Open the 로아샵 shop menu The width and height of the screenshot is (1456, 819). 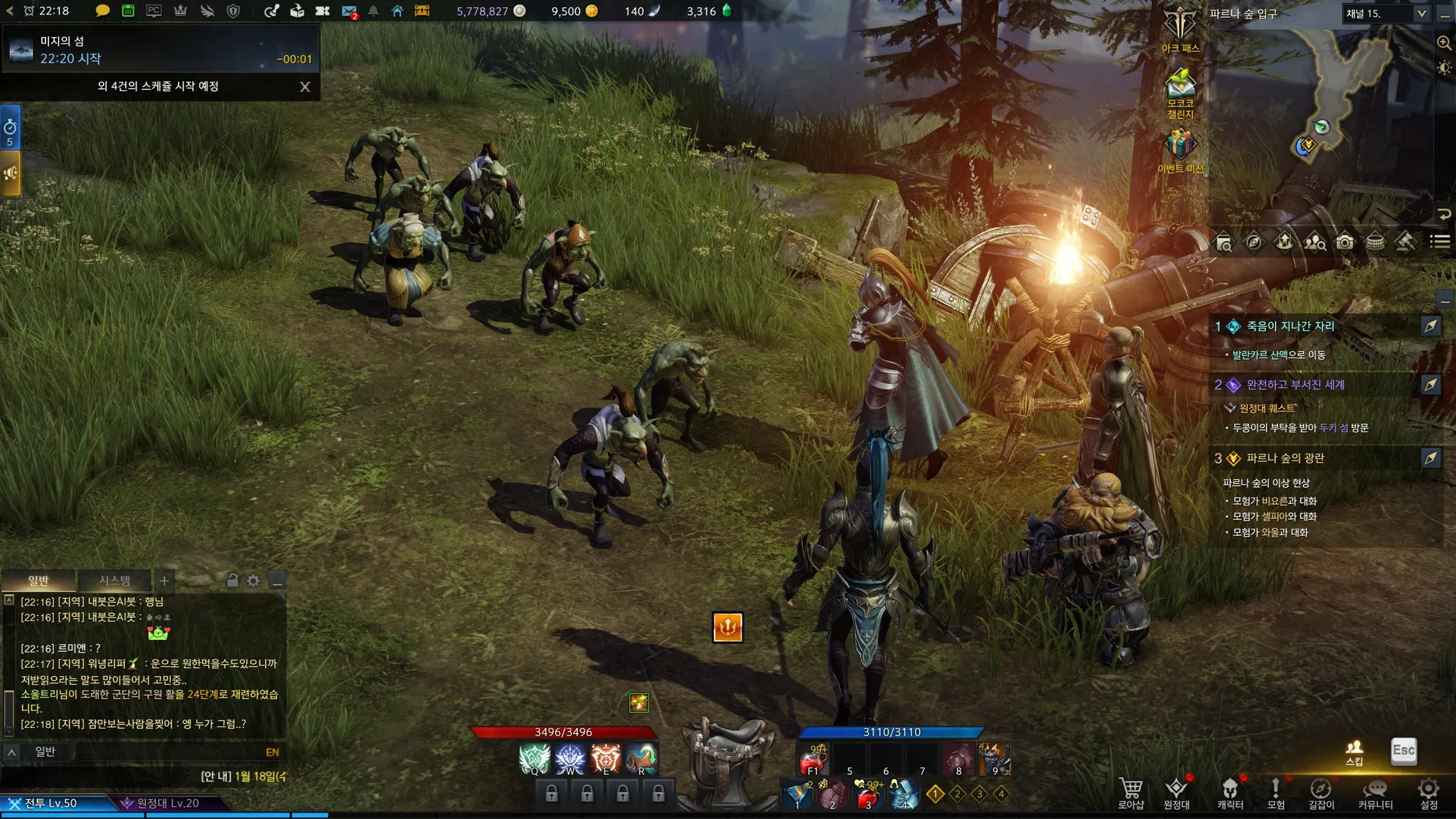click(1130, 792)
